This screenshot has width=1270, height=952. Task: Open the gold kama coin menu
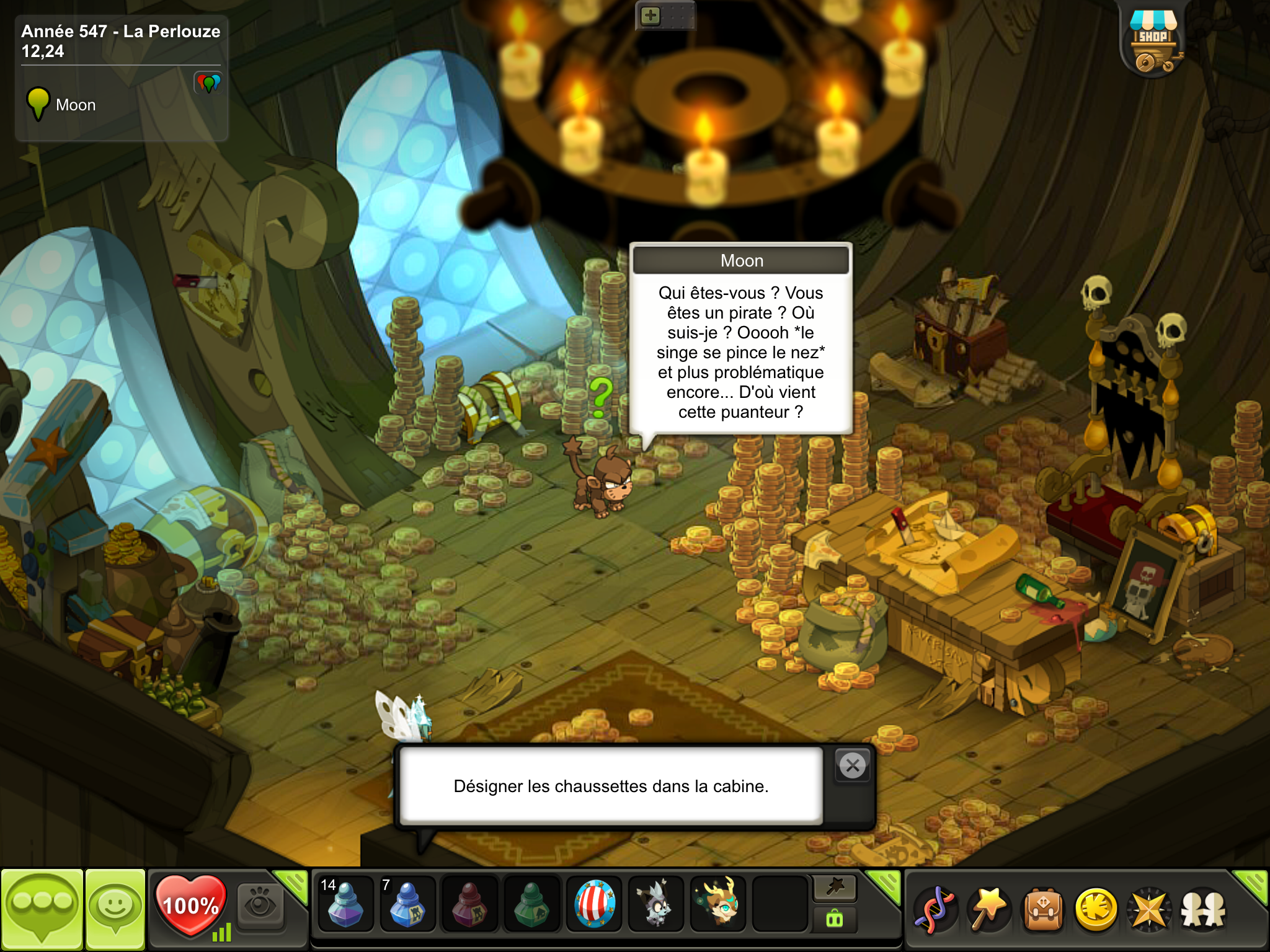(1096, 909)
